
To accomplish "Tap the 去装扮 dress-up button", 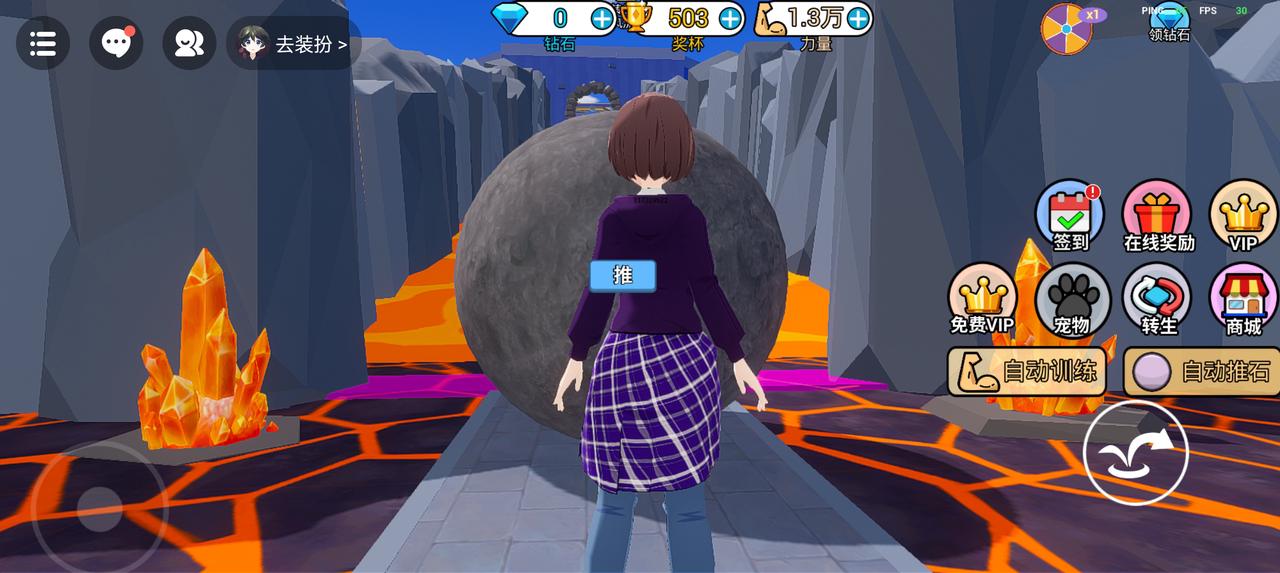I will [294, 44].
